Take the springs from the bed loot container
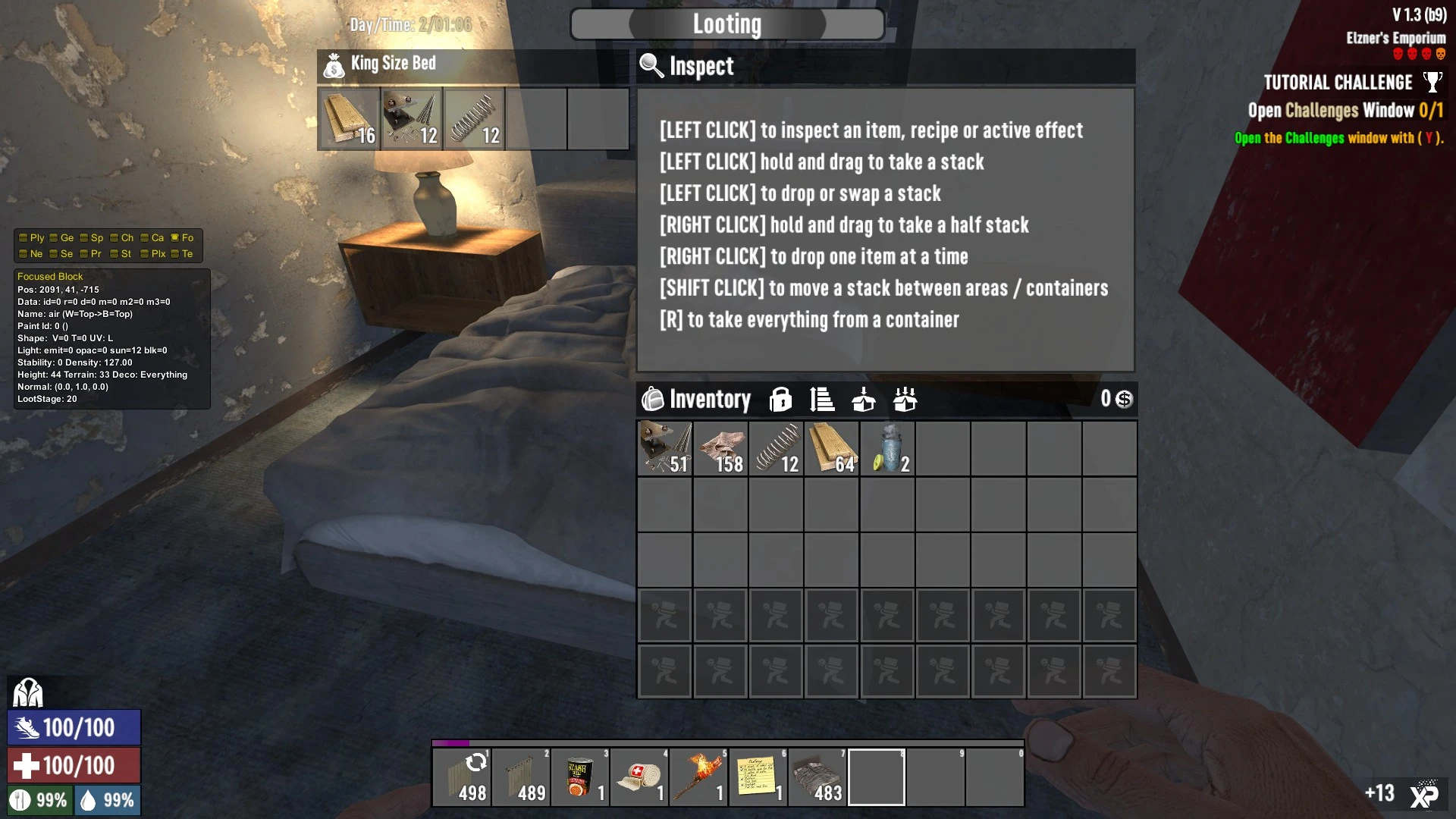 pos(474,119)
